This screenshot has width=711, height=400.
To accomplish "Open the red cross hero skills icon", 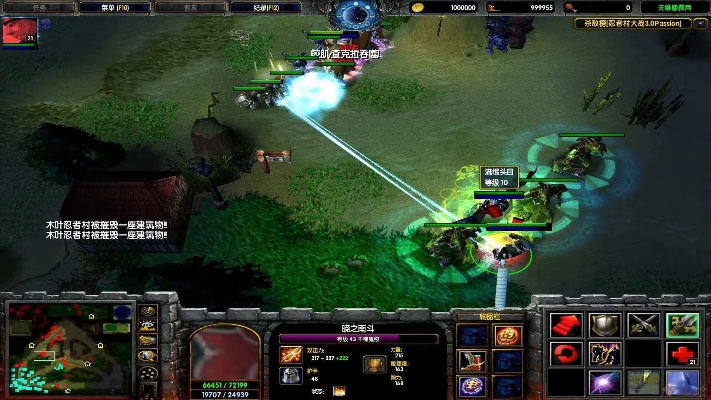I will coord(681,354).
